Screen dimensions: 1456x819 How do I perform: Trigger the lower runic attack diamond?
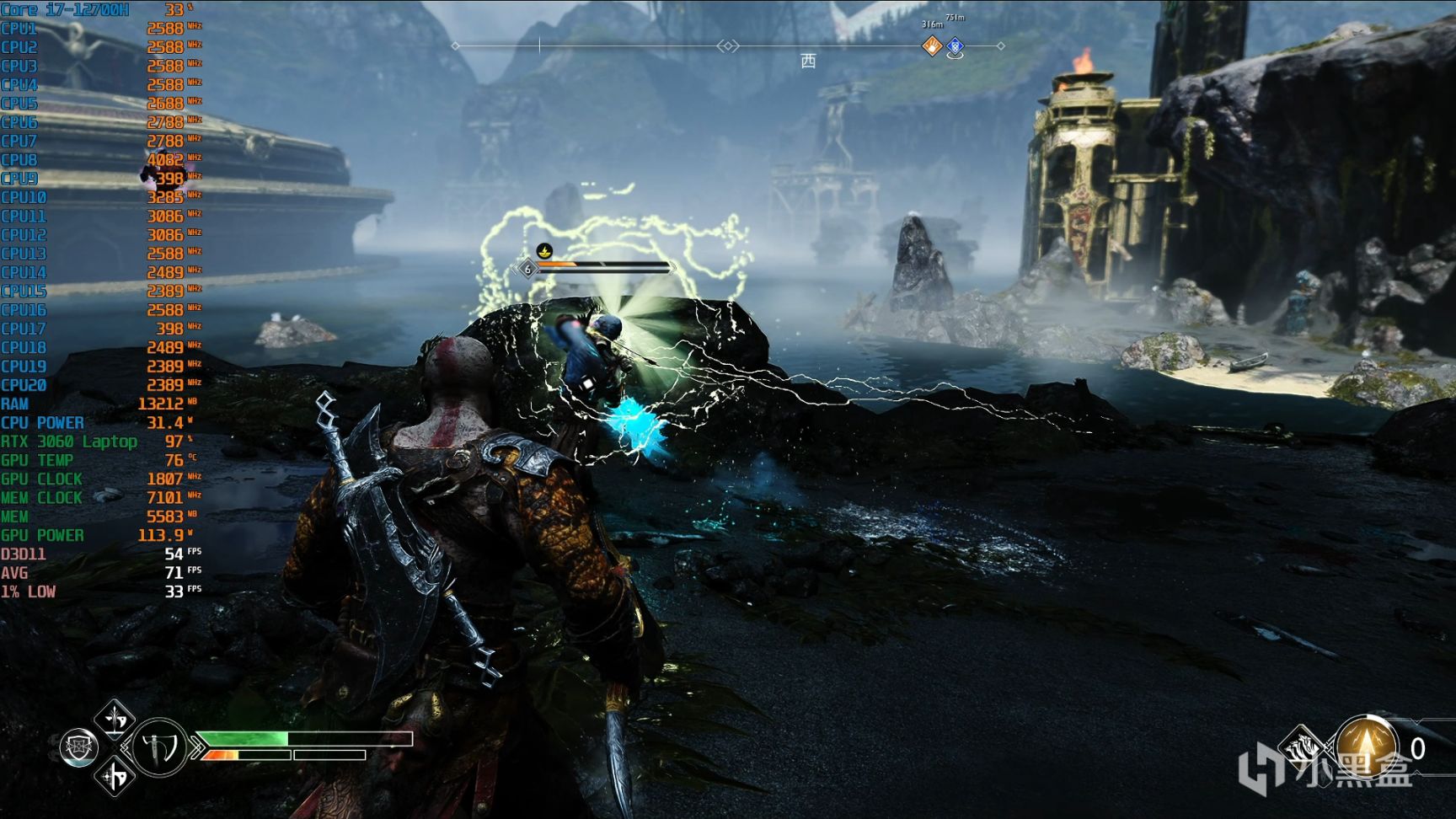(115, 776)
